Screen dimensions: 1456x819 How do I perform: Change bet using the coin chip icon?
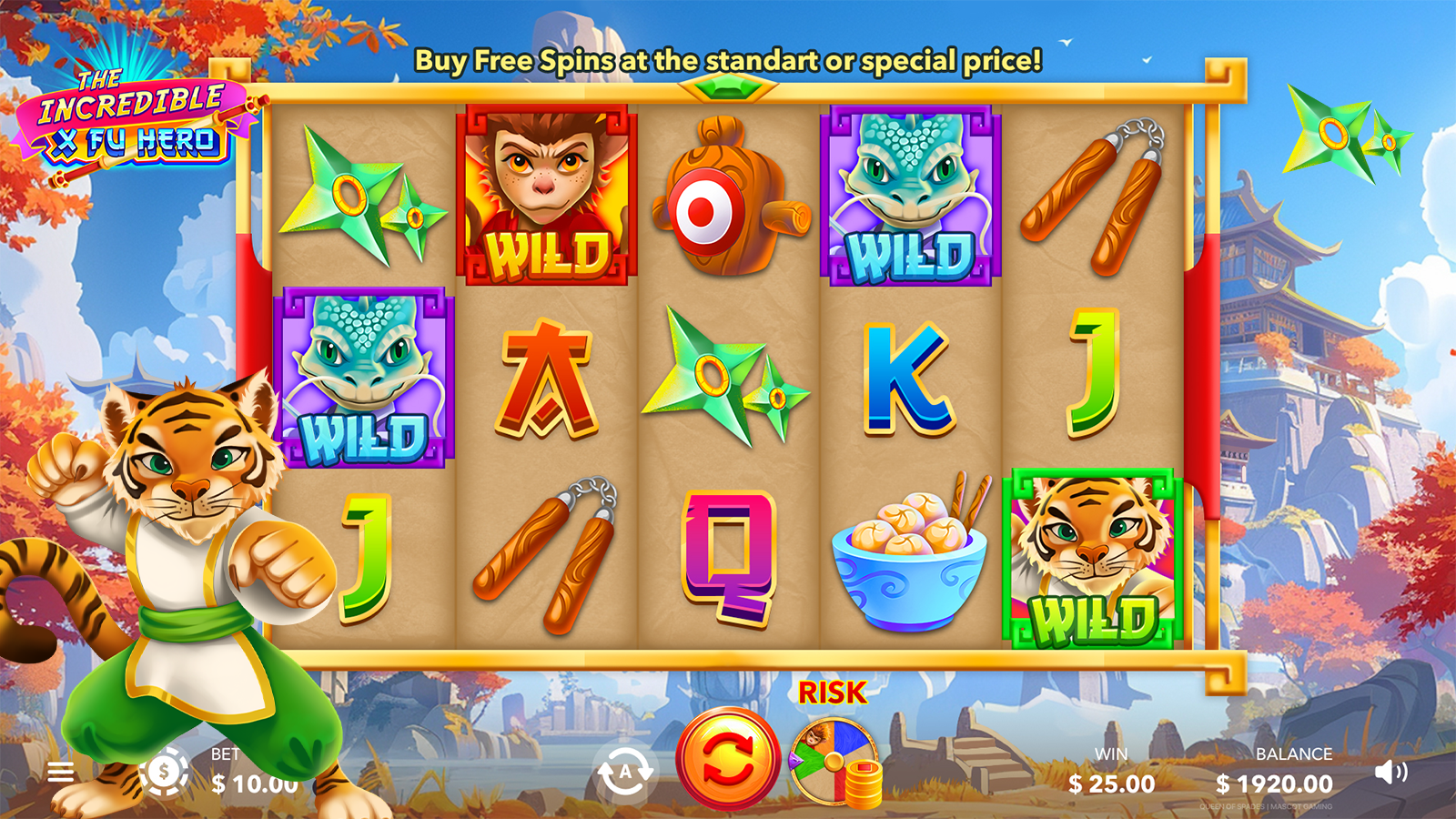pos(164,773)
